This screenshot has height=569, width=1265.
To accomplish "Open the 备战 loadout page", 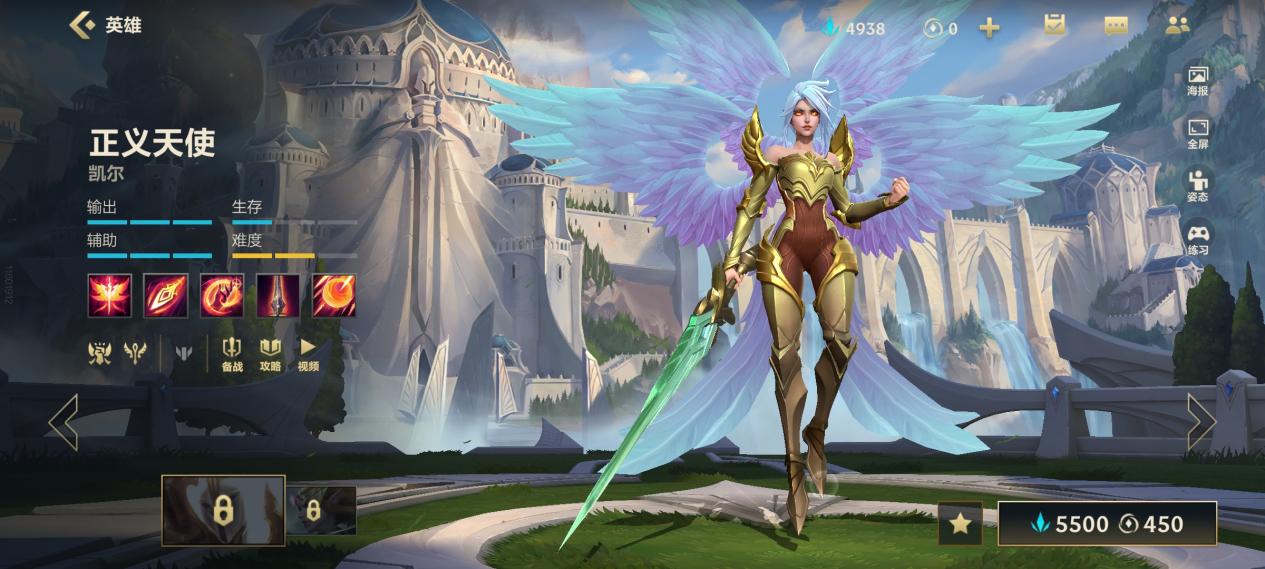I will (232, 354).
